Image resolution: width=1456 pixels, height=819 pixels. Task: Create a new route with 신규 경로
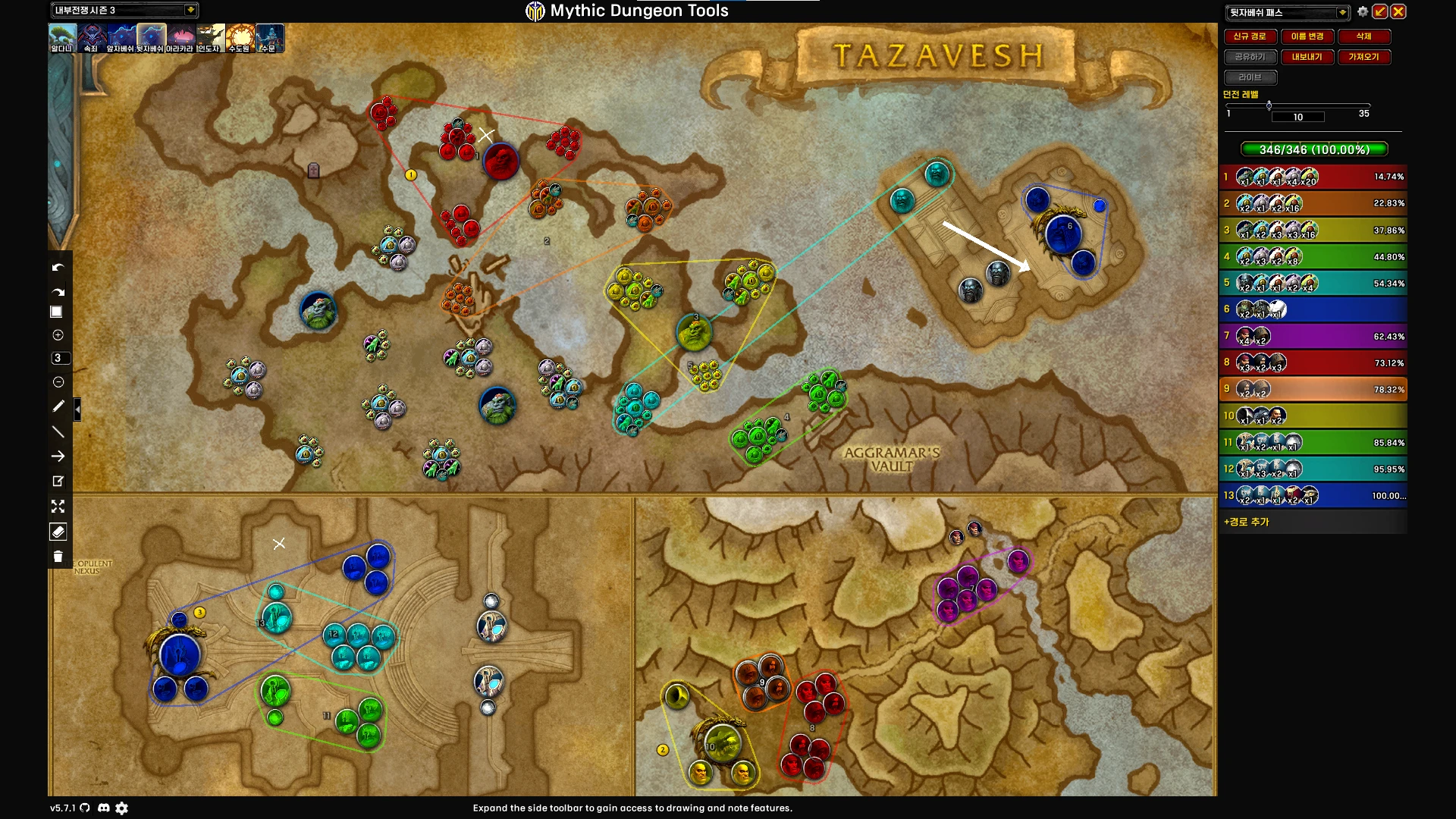(1249, 36)
